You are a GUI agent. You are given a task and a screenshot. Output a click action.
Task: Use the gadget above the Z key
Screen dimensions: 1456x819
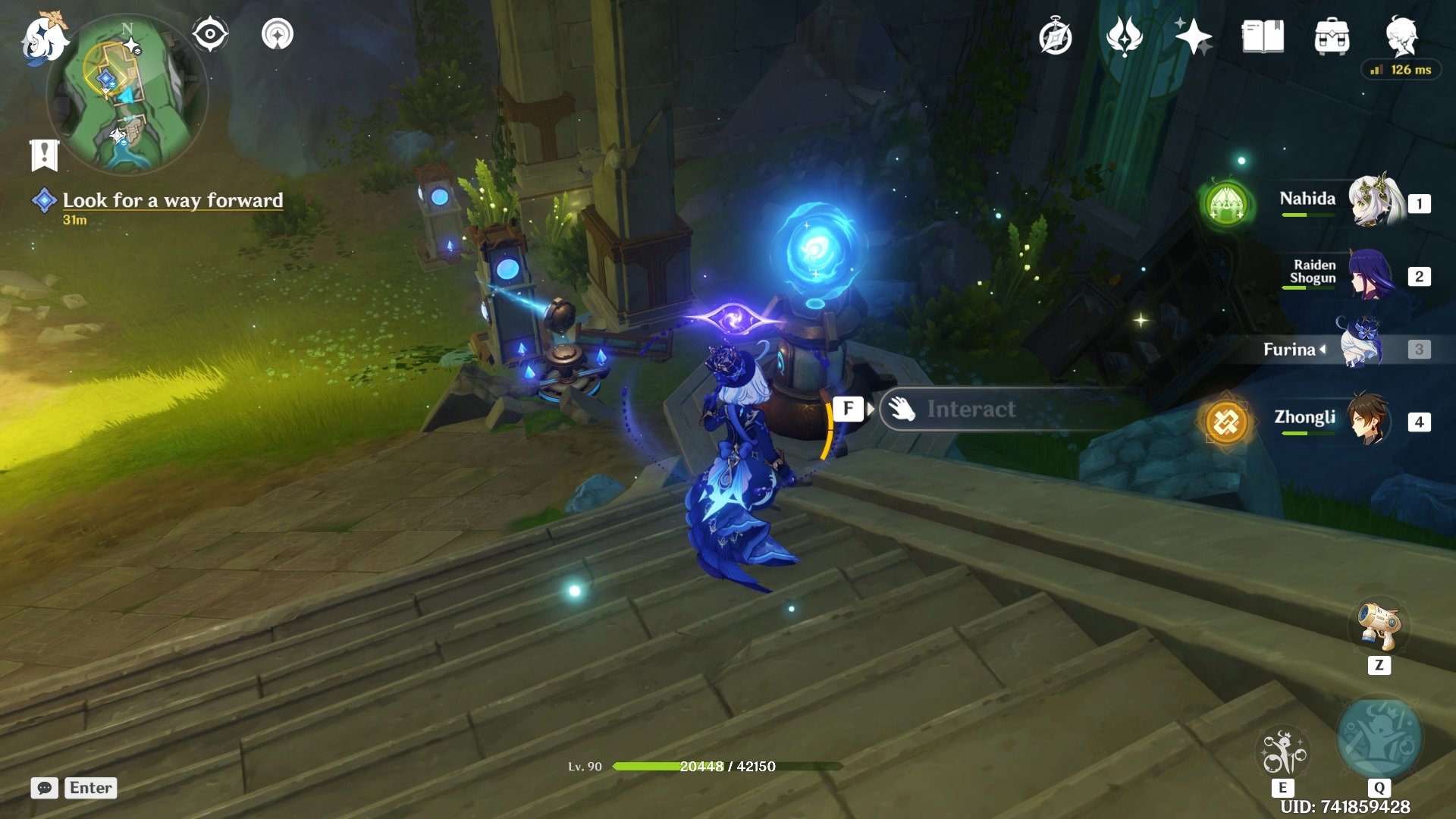(1379, 626)
